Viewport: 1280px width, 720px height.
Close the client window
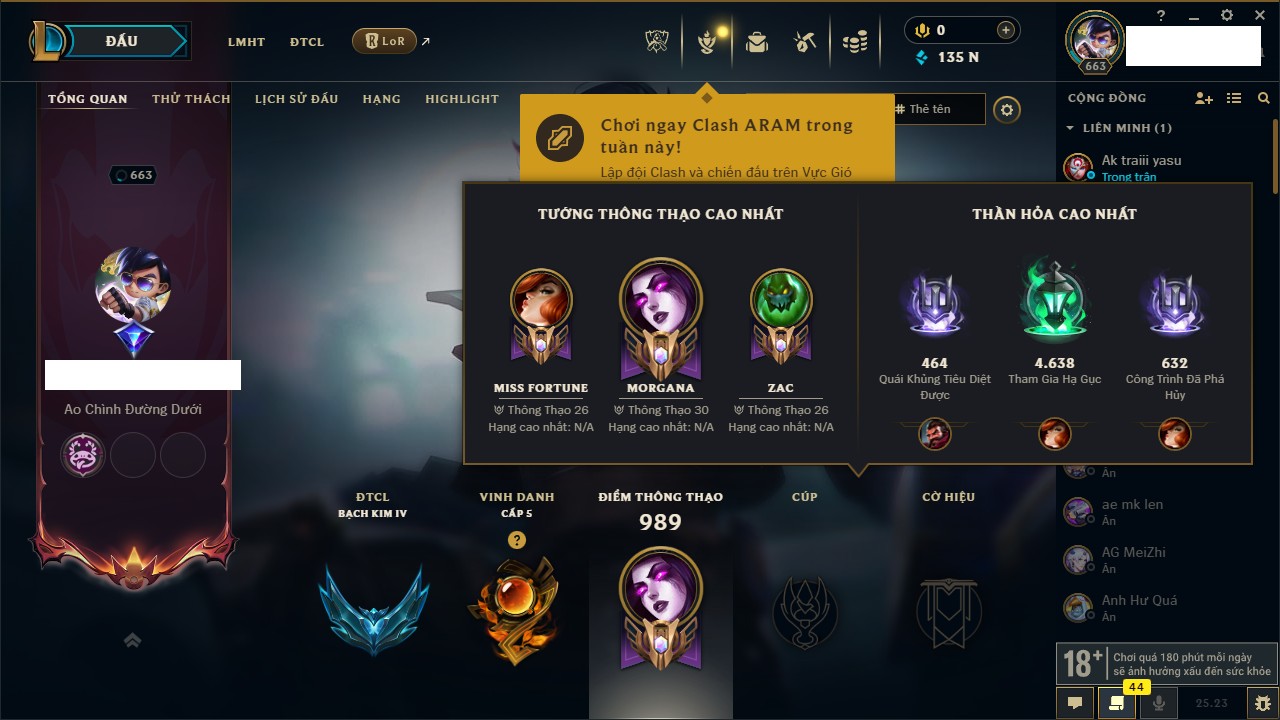[1255, 15]
